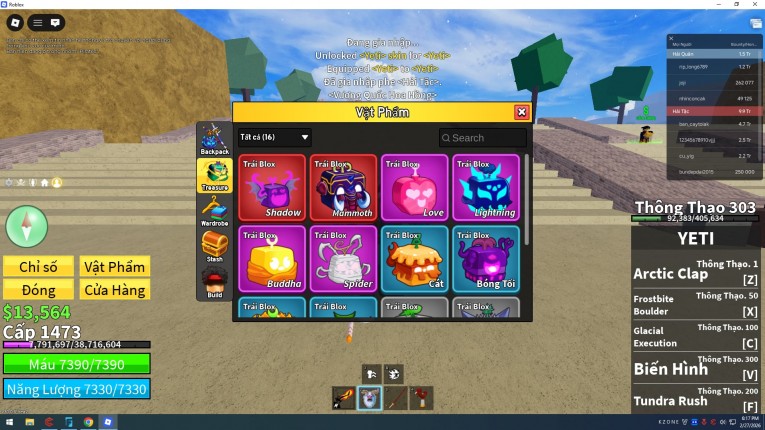Open the Stash tab

point(215,246)
